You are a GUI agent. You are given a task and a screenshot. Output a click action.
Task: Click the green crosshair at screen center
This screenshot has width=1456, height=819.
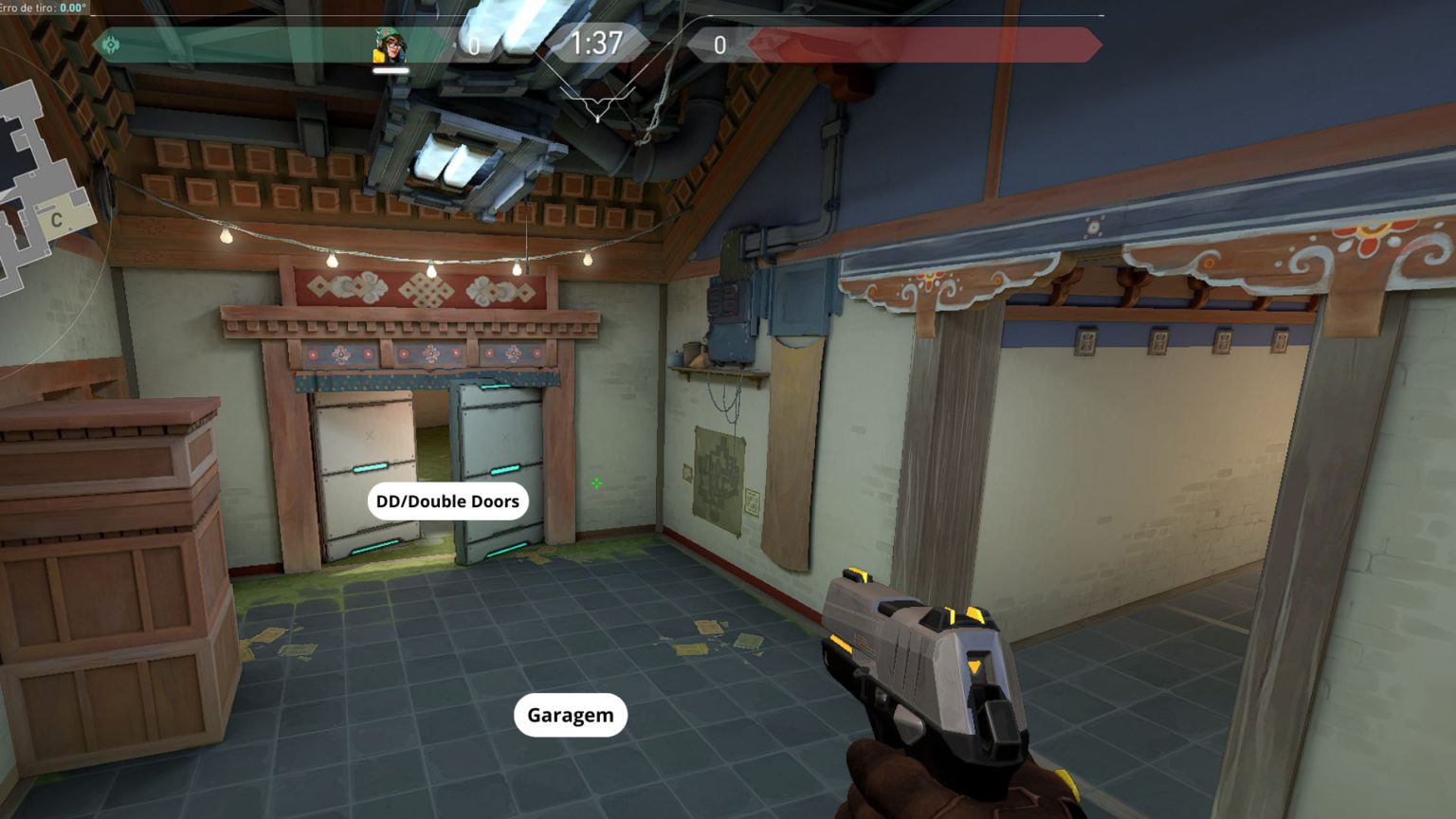(596, 484)
